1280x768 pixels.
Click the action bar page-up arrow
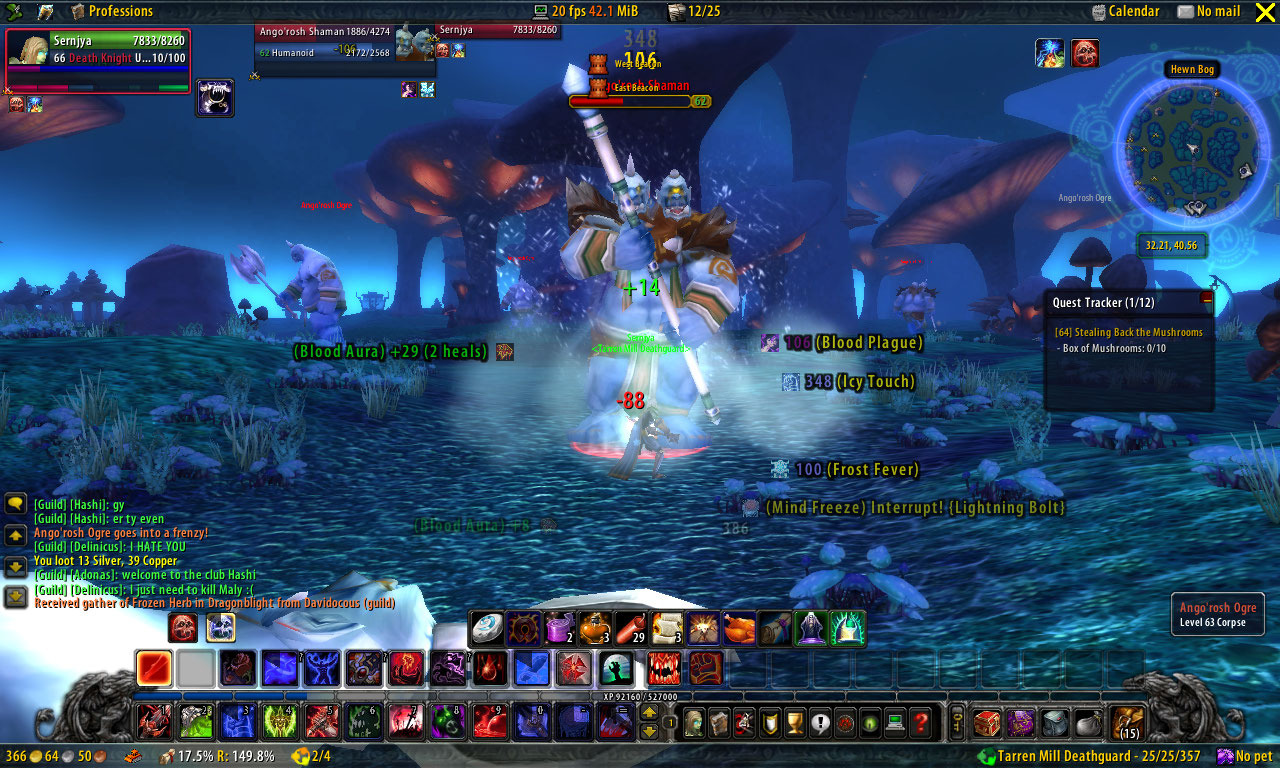[x=649, y=713]
